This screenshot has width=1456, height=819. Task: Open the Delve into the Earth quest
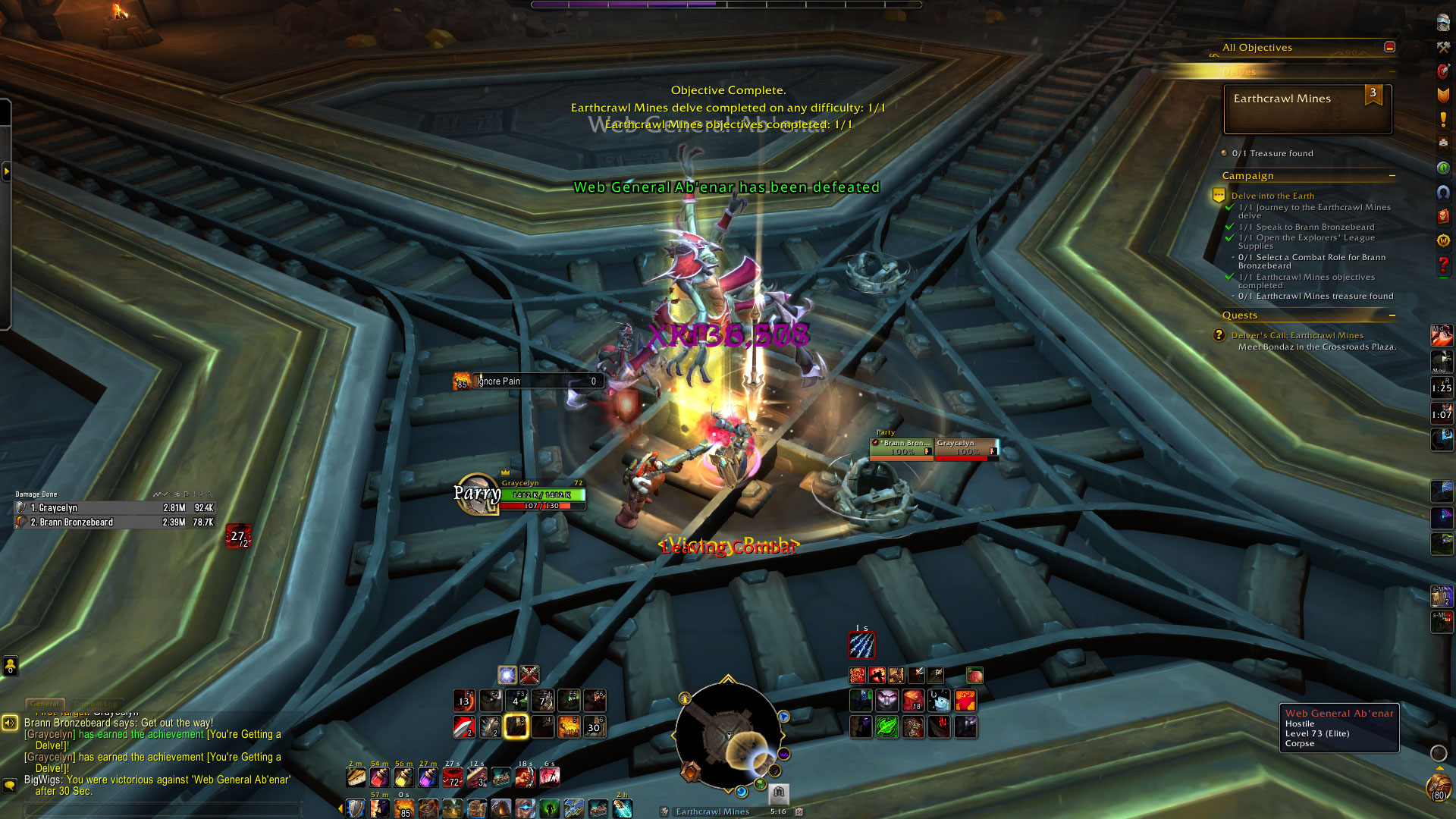(1272, 196)
